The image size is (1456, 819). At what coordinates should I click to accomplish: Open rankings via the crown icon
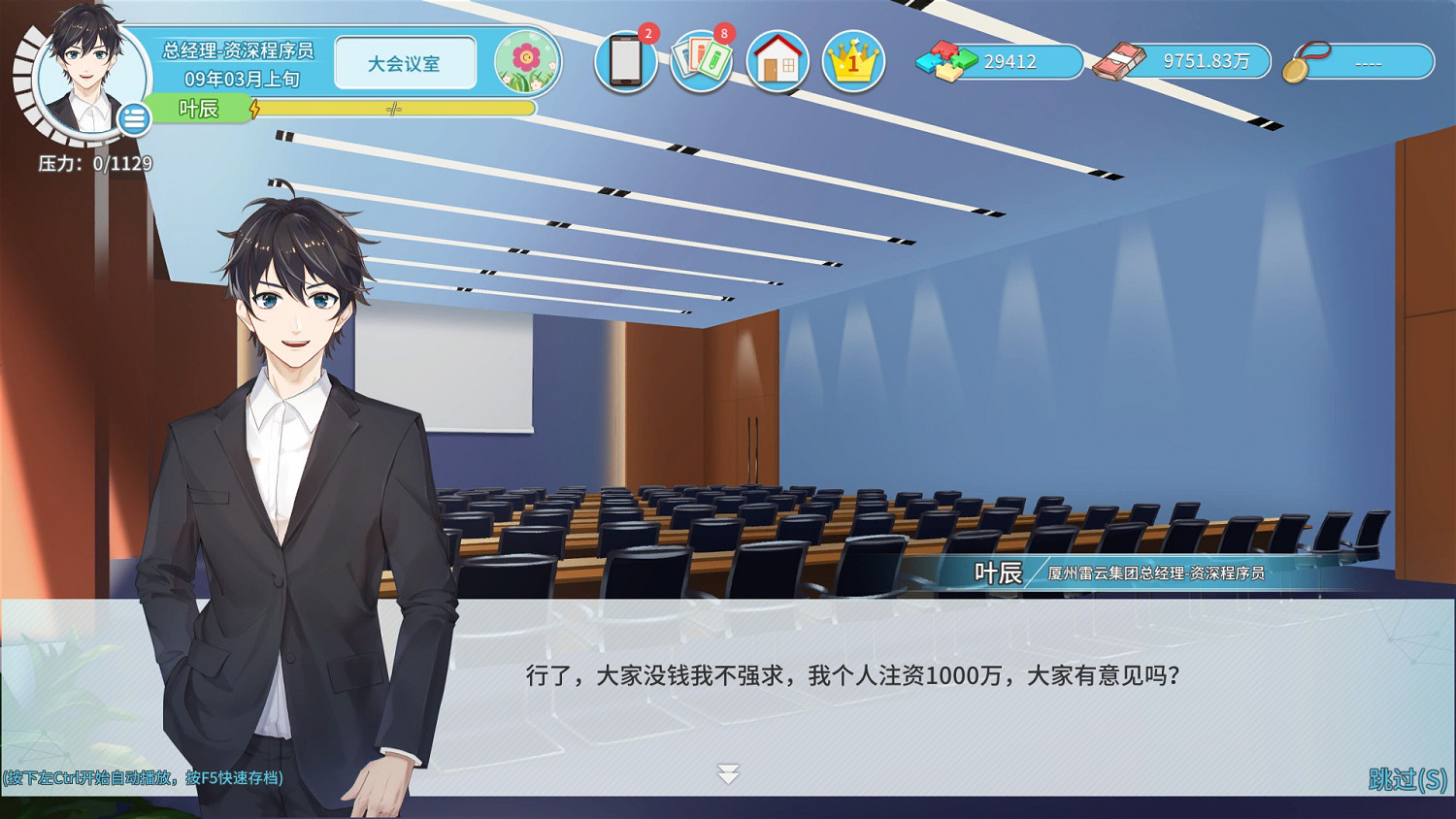coord(852,61)
